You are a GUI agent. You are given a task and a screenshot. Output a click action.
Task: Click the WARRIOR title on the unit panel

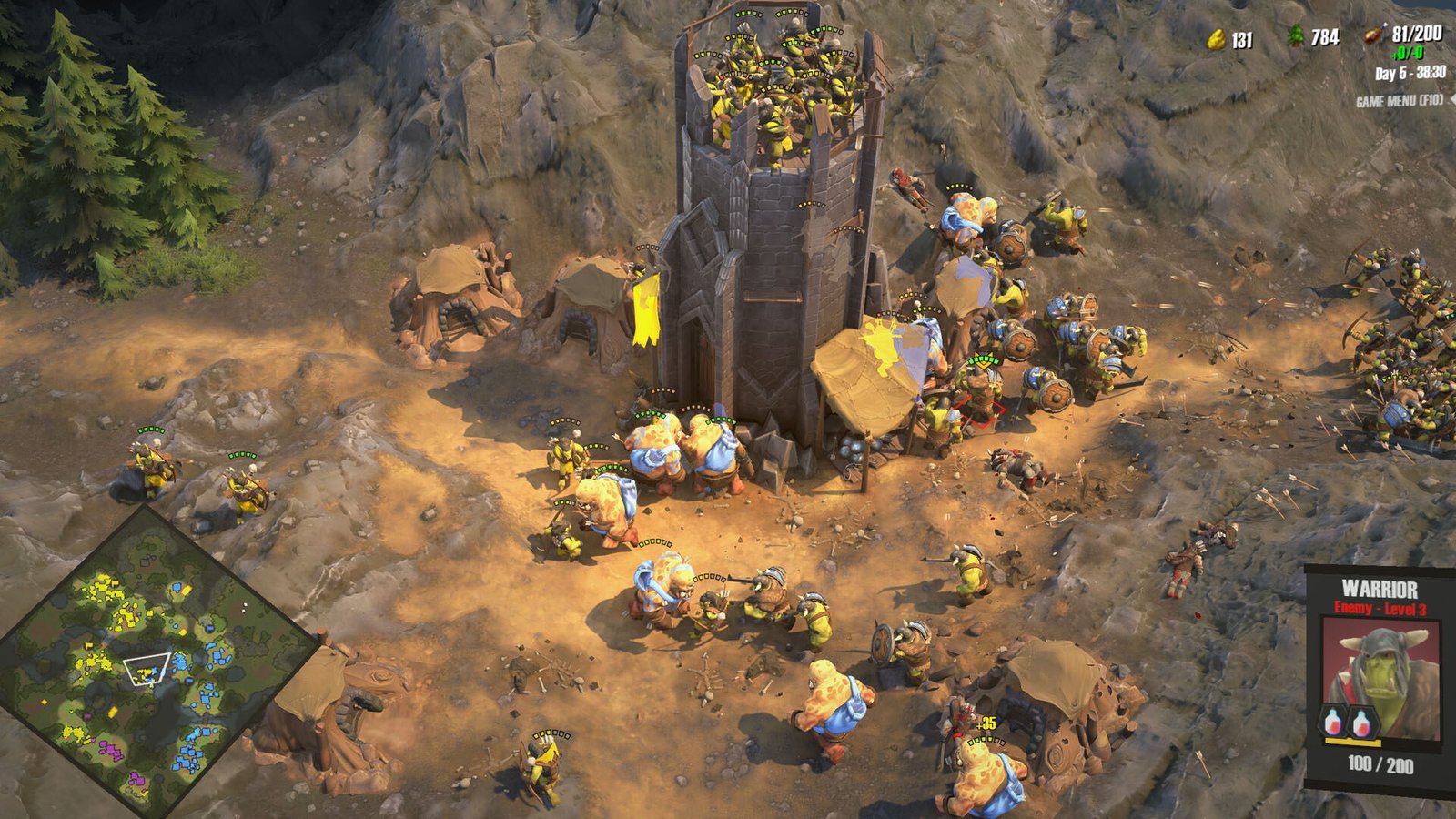1380,590
